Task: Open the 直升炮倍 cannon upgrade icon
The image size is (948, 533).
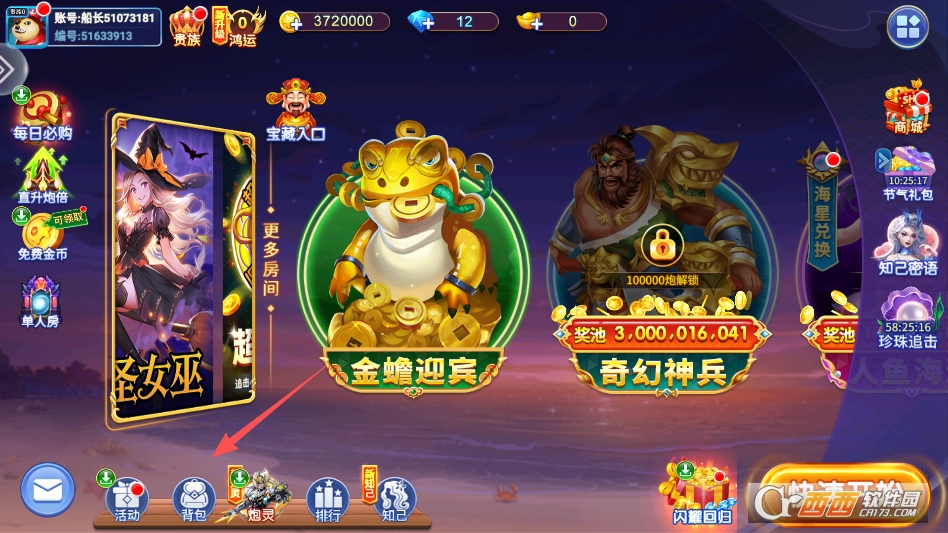Action: pos(42,175)
